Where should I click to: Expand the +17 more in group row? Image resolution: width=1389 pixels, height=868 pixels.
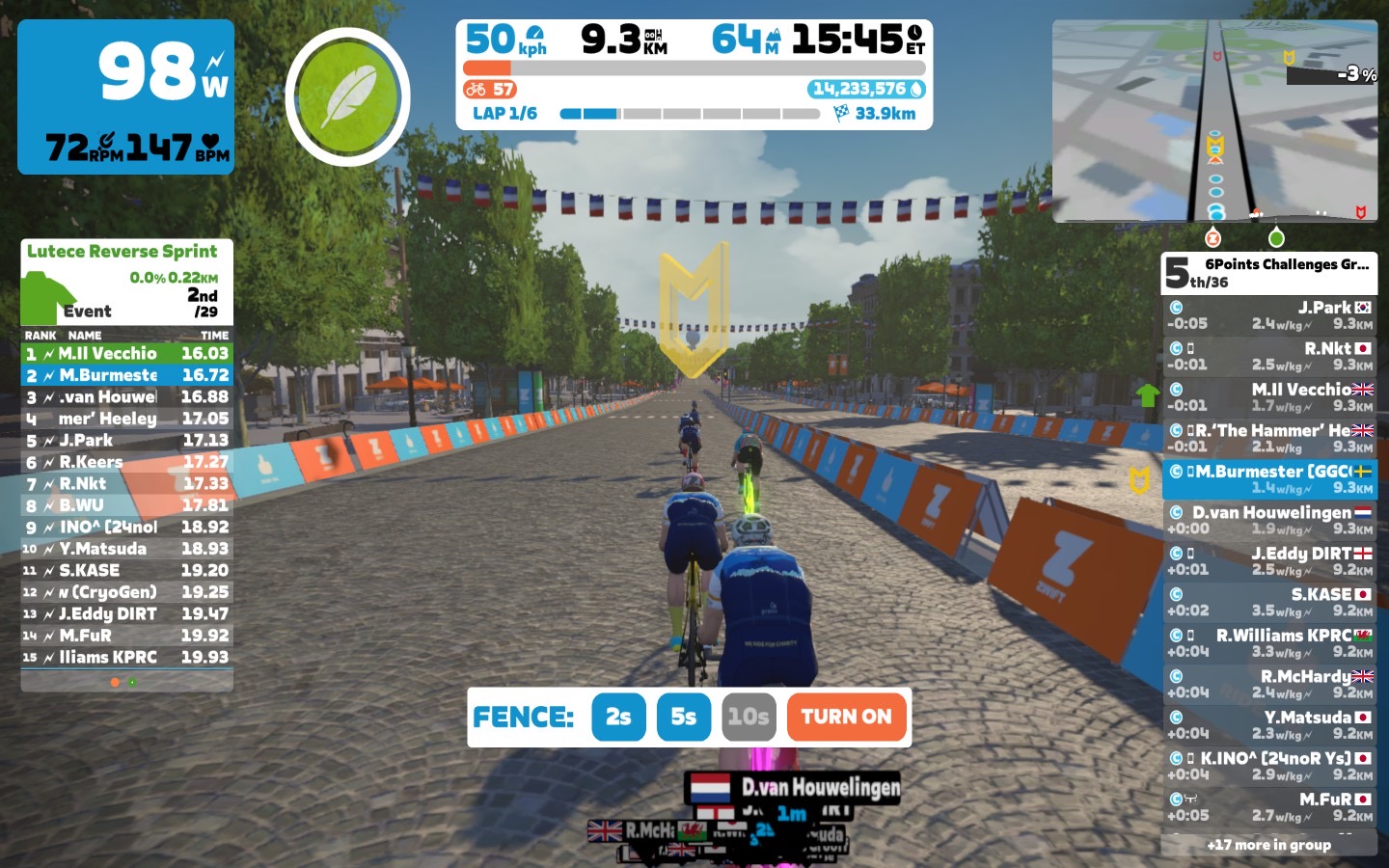point(1268,845)
